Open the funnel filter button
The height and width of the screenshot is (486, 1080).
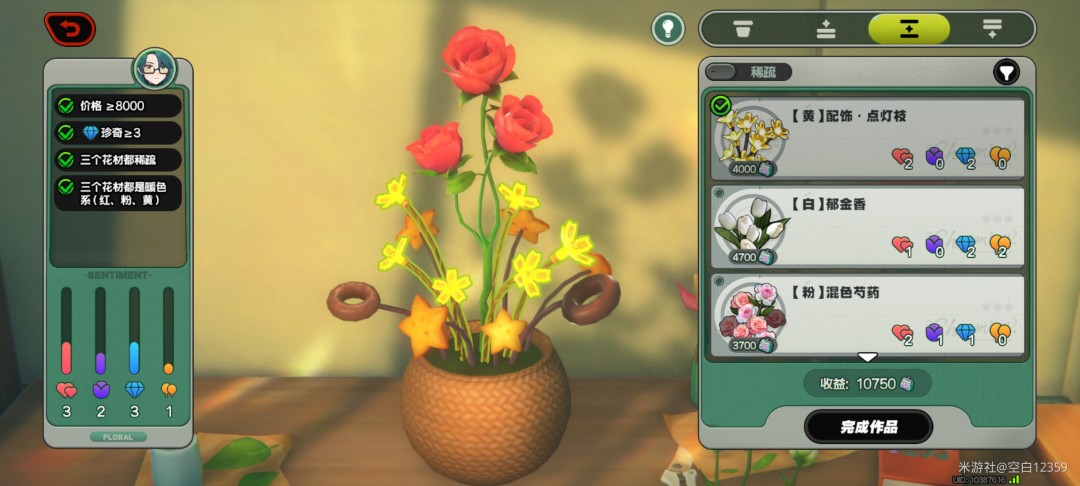point(1005,72)
